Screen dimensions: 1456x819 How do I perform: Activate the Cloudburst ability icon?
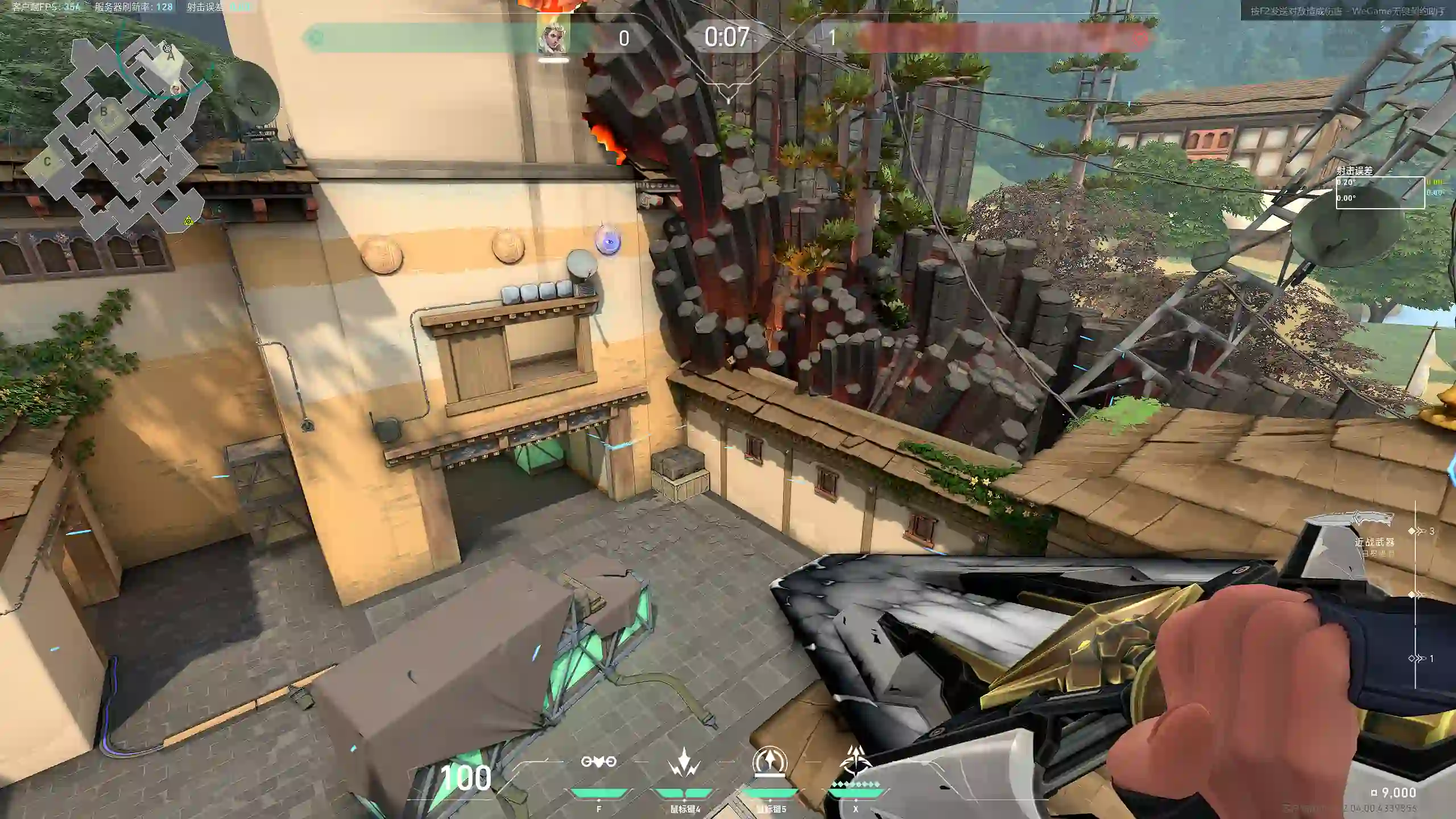point(598,762)
